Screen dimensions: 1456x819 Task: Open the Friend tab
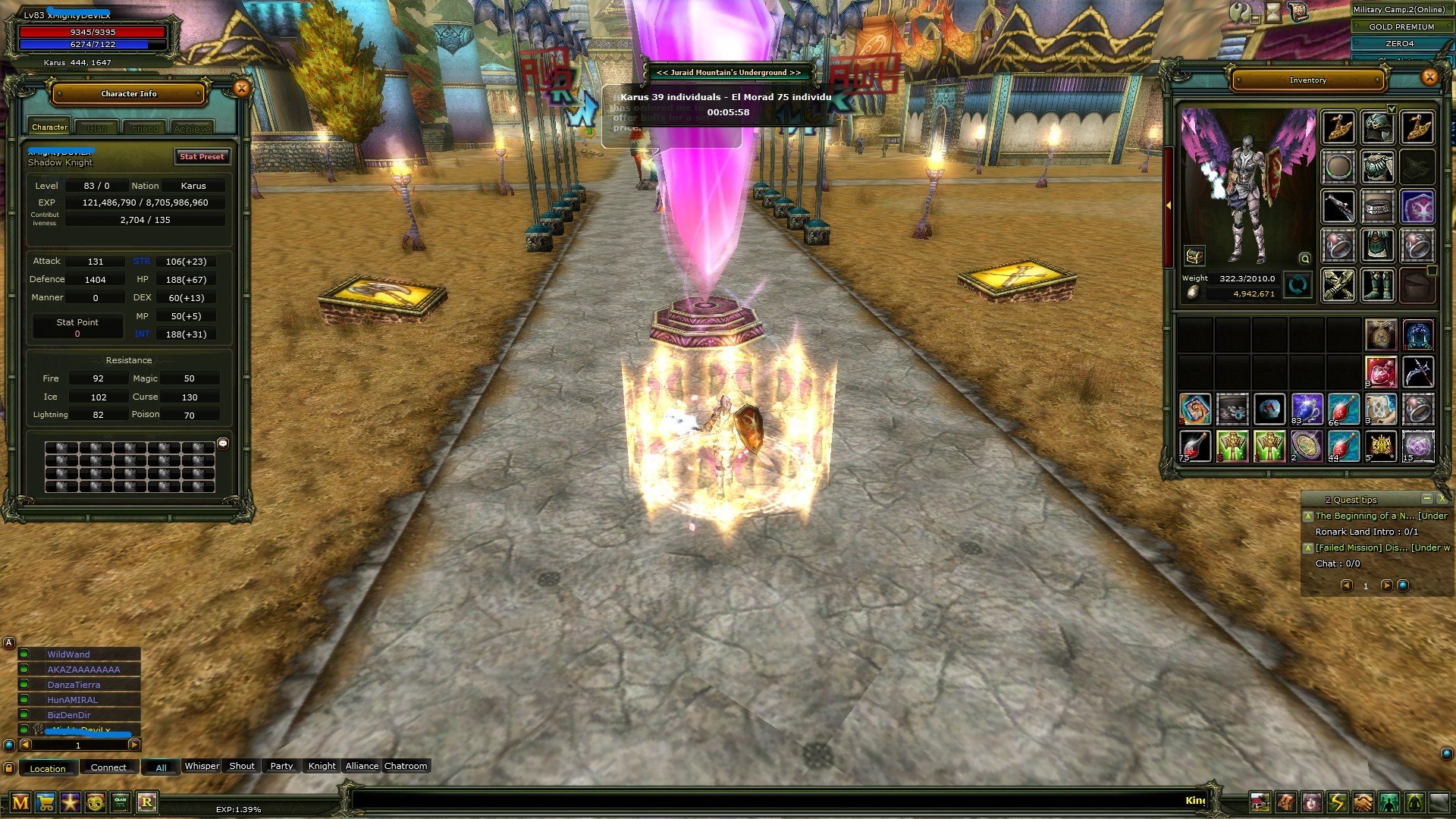tap(144, 128)
